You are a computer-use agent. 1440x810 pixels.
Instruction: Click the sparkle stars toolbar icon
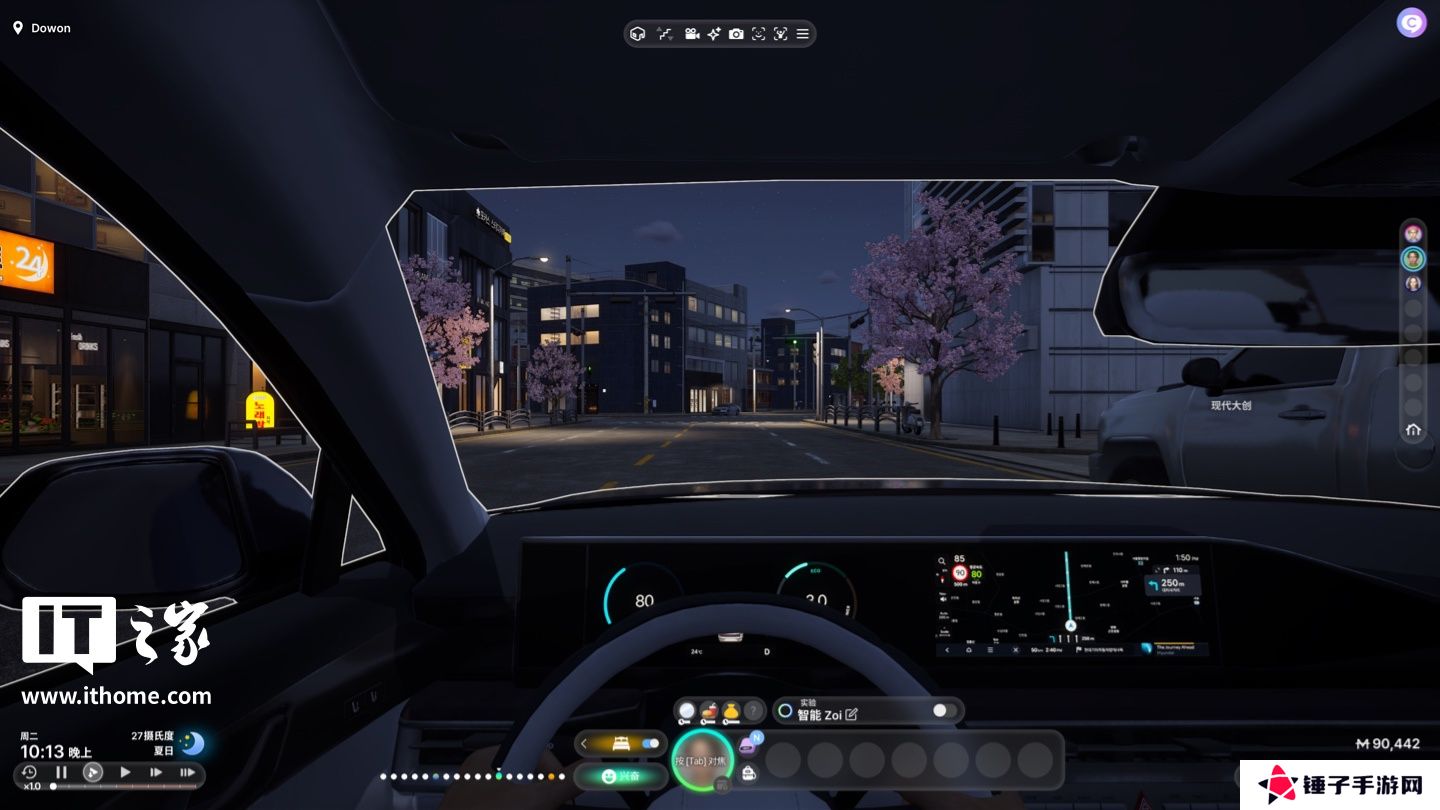[x=714, y=34]
